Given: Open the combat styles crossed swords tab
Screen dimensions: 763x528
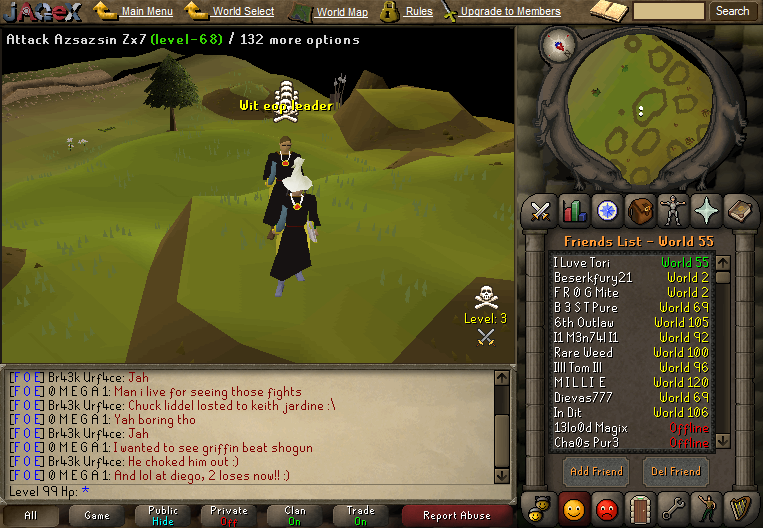Looking at the screenshot, I should coord(541,210).
